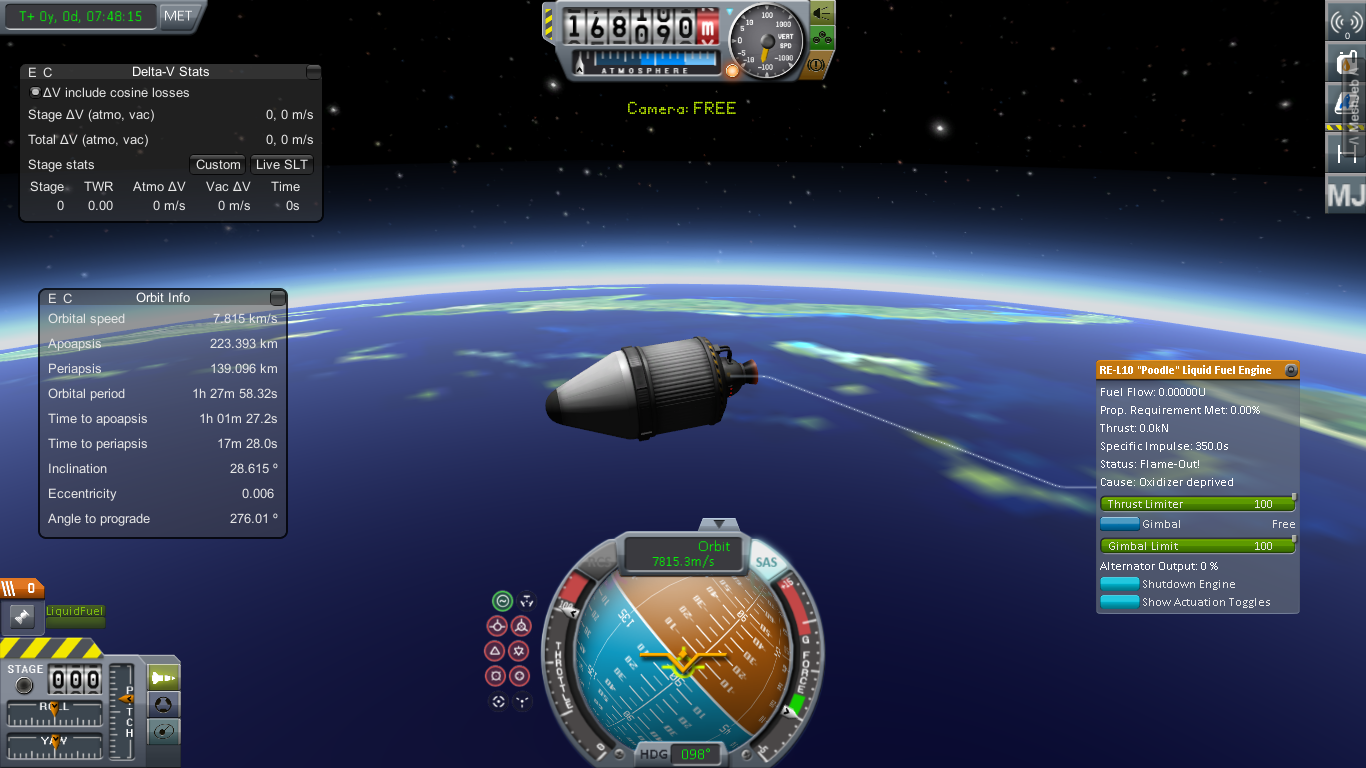Select the liquid fuel engine stage icon

click(22, 617)
